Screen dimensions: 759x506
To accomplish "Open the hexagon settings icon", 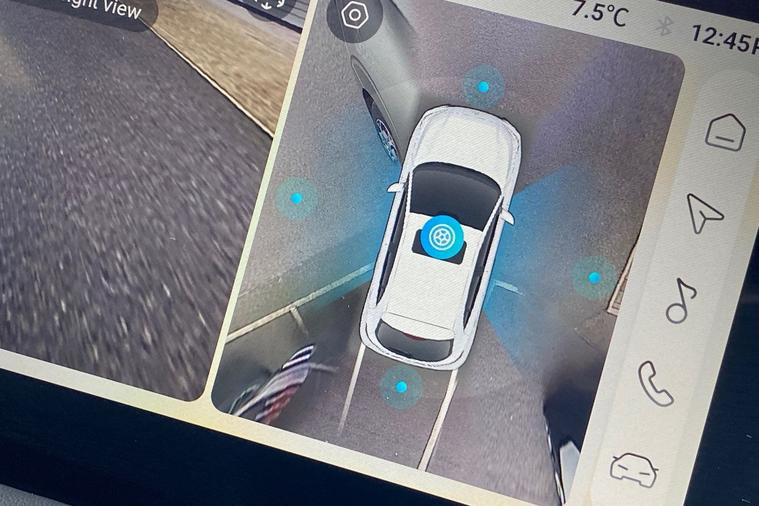I will coord(354,16).
